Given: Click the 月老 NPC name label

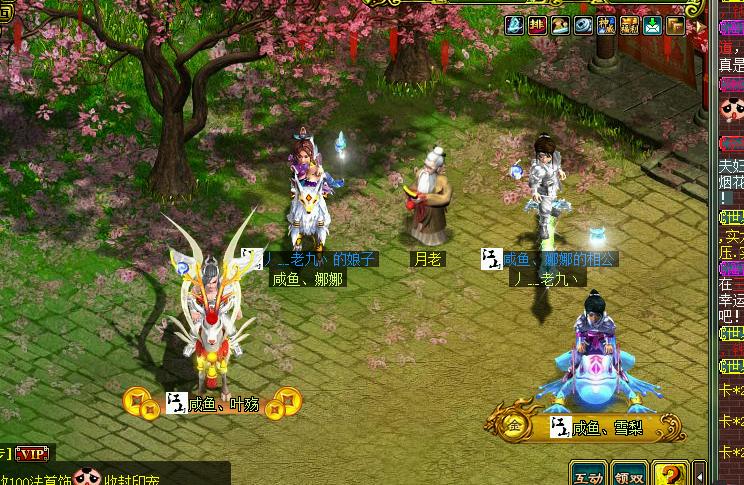Looking at the screenshot, I should click(x=427, y=259).
